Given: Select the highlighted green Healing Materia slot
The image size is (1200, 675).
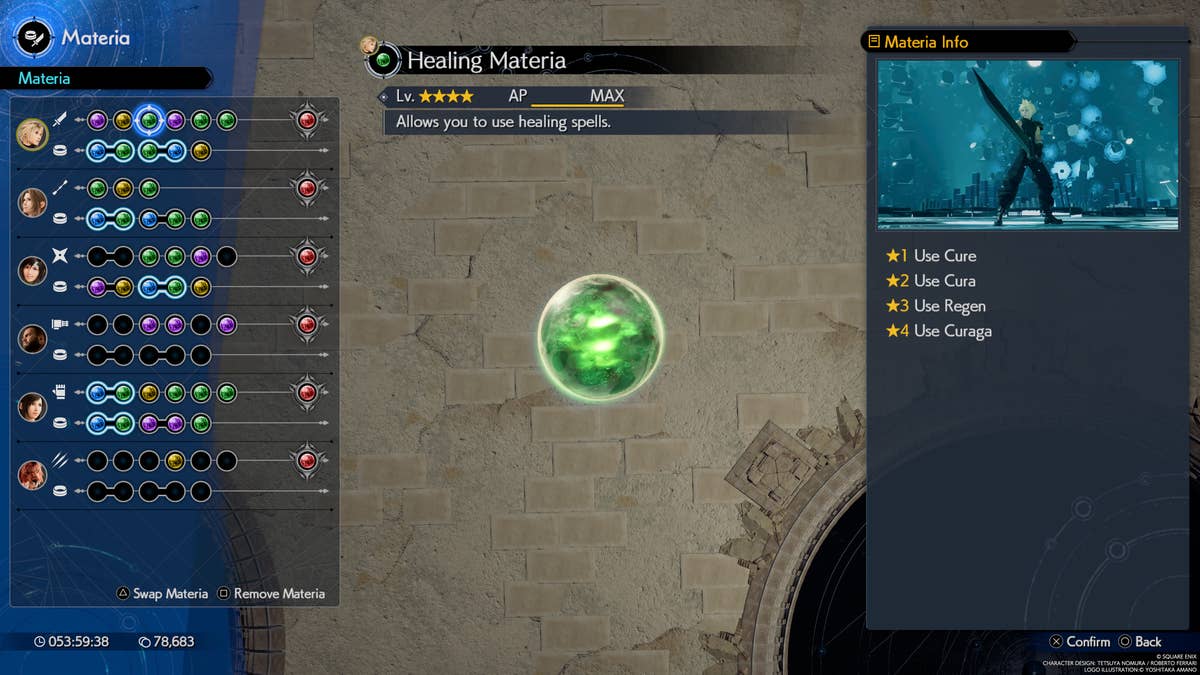Looking at the screenshot, I should [149, 120].
